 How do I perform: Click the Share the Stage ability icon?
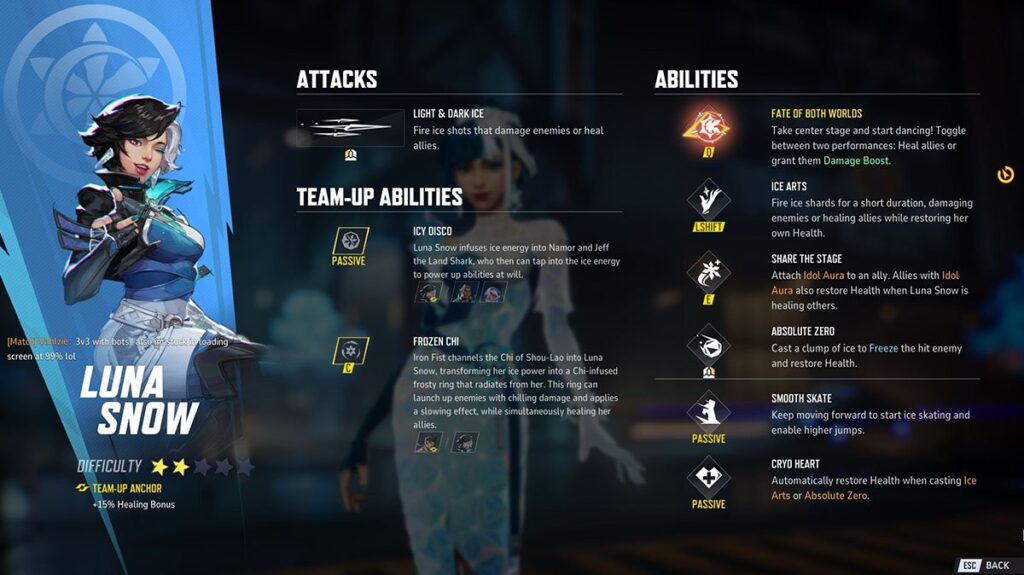tap(708, 270)
